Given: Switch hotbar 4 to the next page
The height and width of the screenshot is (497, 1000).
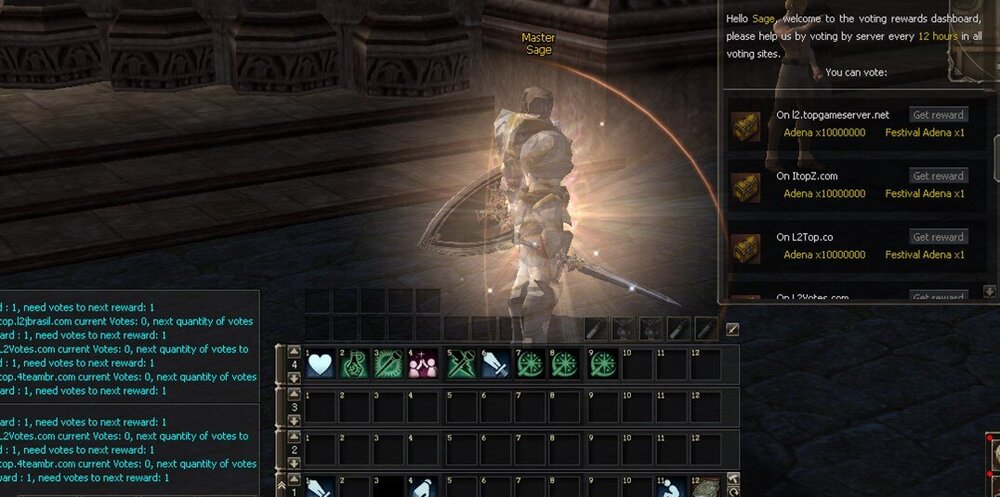Looking at the screenshot, I should [294, 379].
